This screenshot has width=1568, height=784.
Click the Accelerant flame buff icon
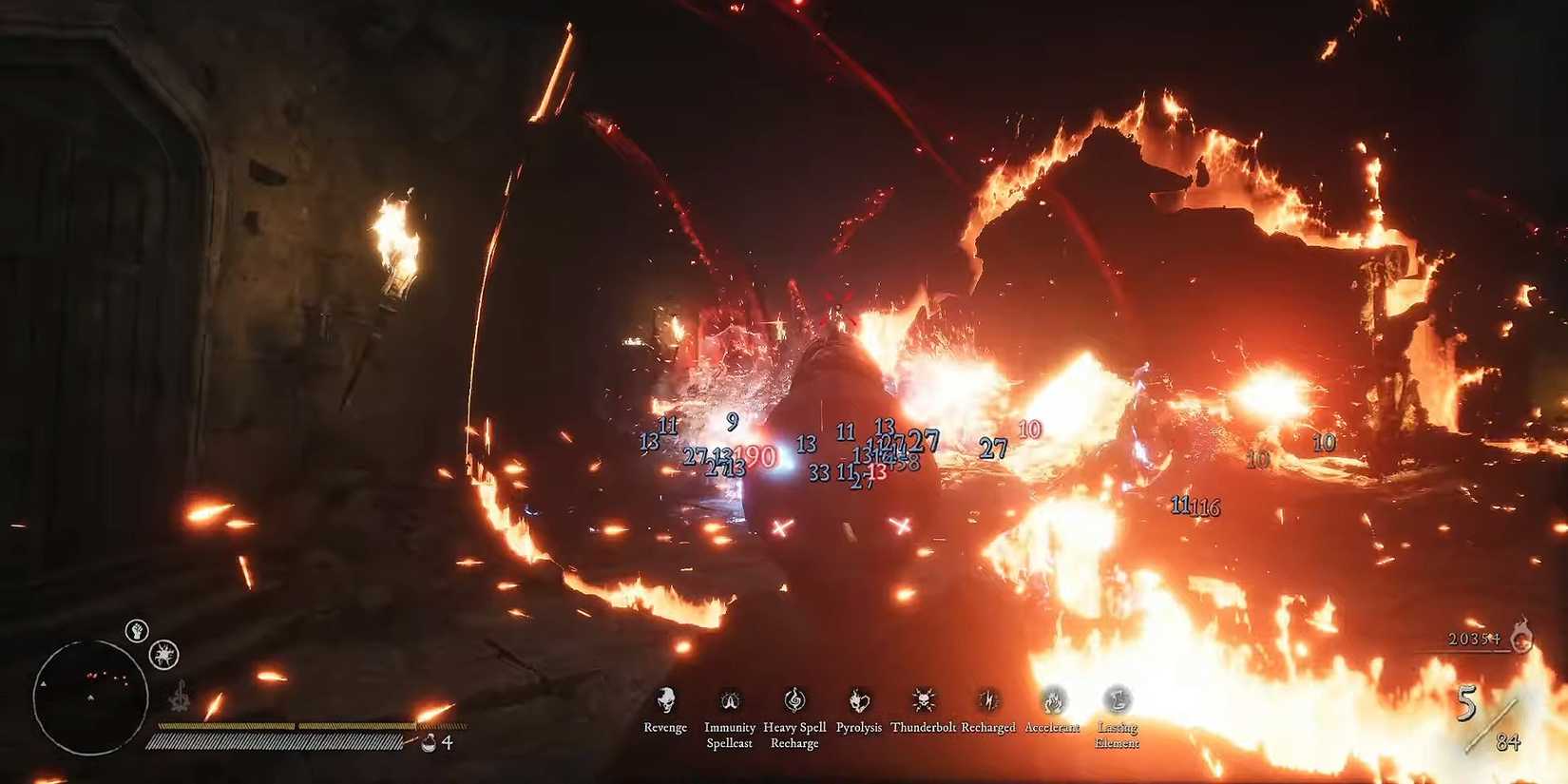tap(1052, 700)
